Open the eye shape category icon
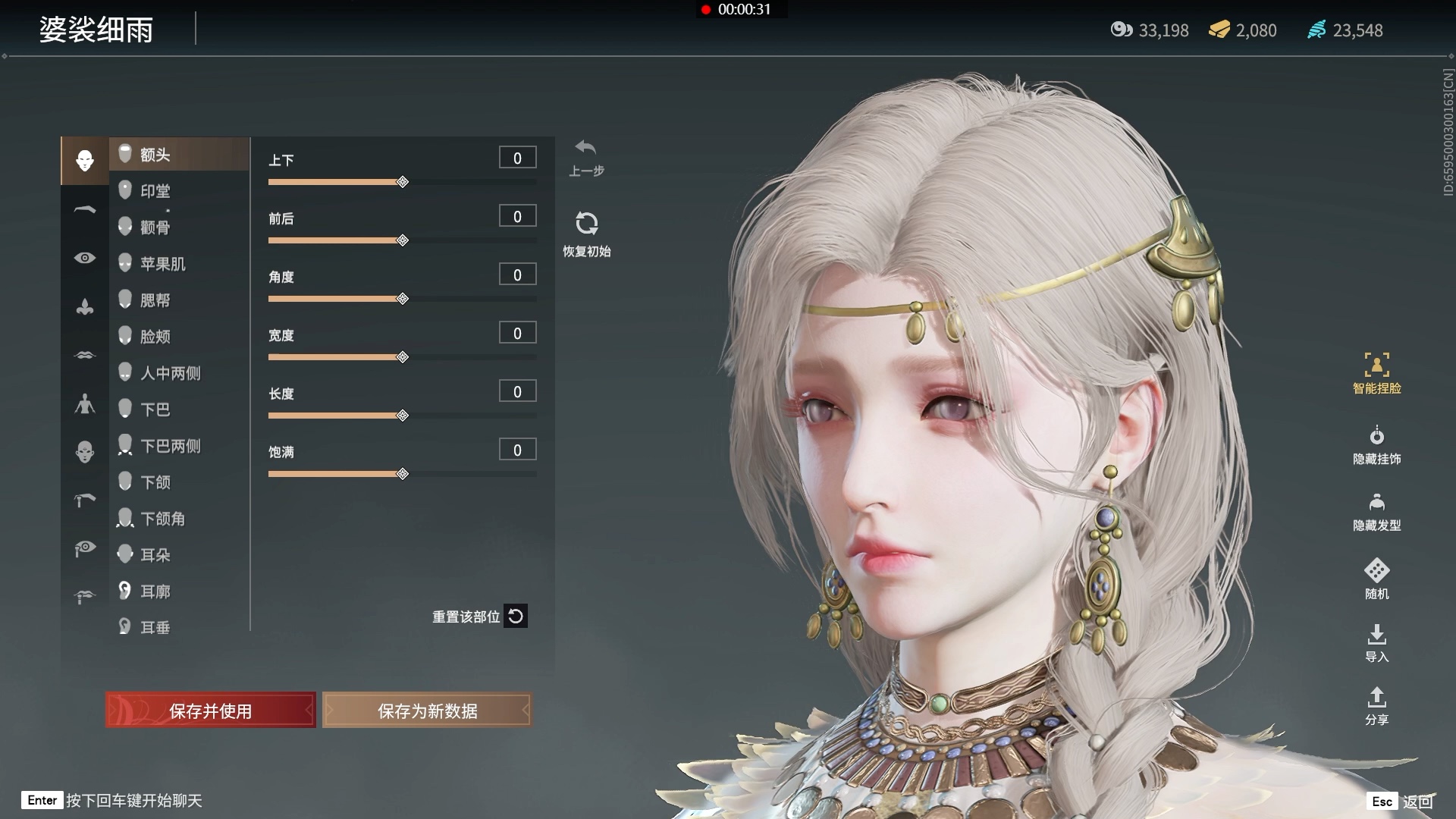Screen dimensions: 1456x819 click(84, 258)
